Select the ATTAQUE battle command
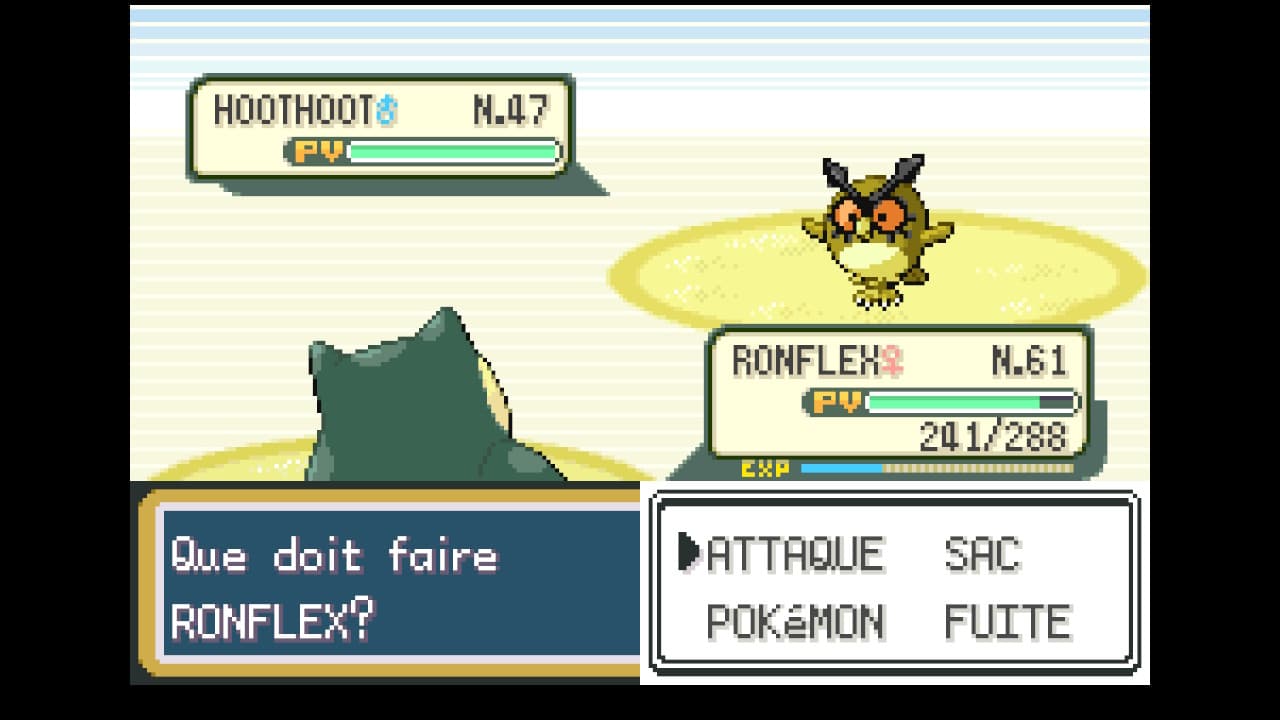 pos(795,554)
